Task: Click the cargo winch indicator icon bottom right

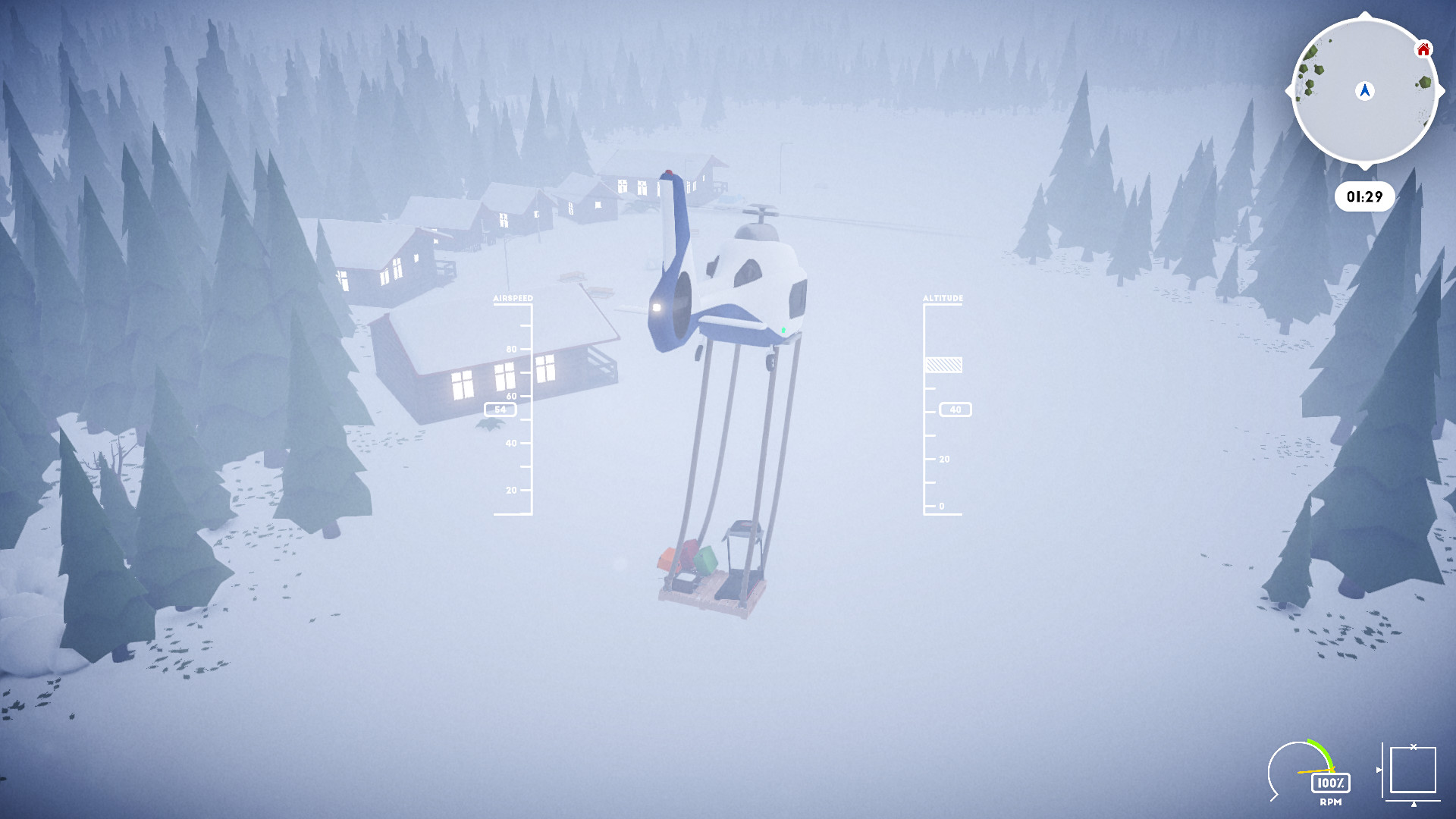Action: [x=1413, y=770]
